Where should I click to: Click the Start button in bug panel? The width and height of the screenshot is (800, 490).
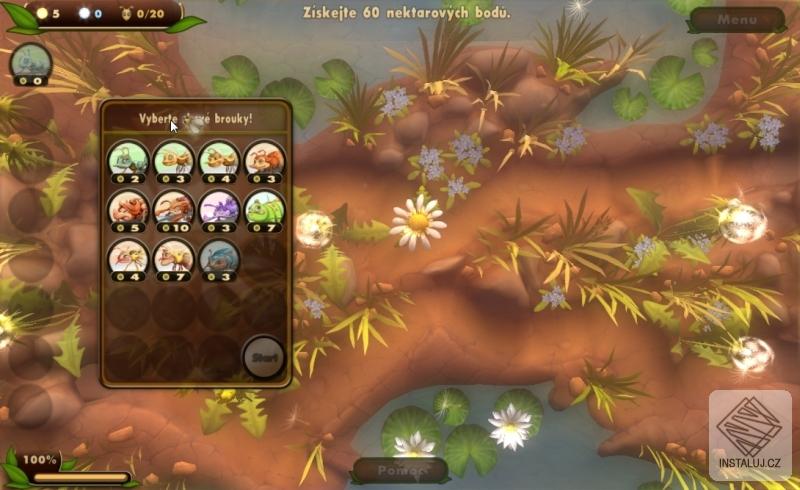click(264, 357)
